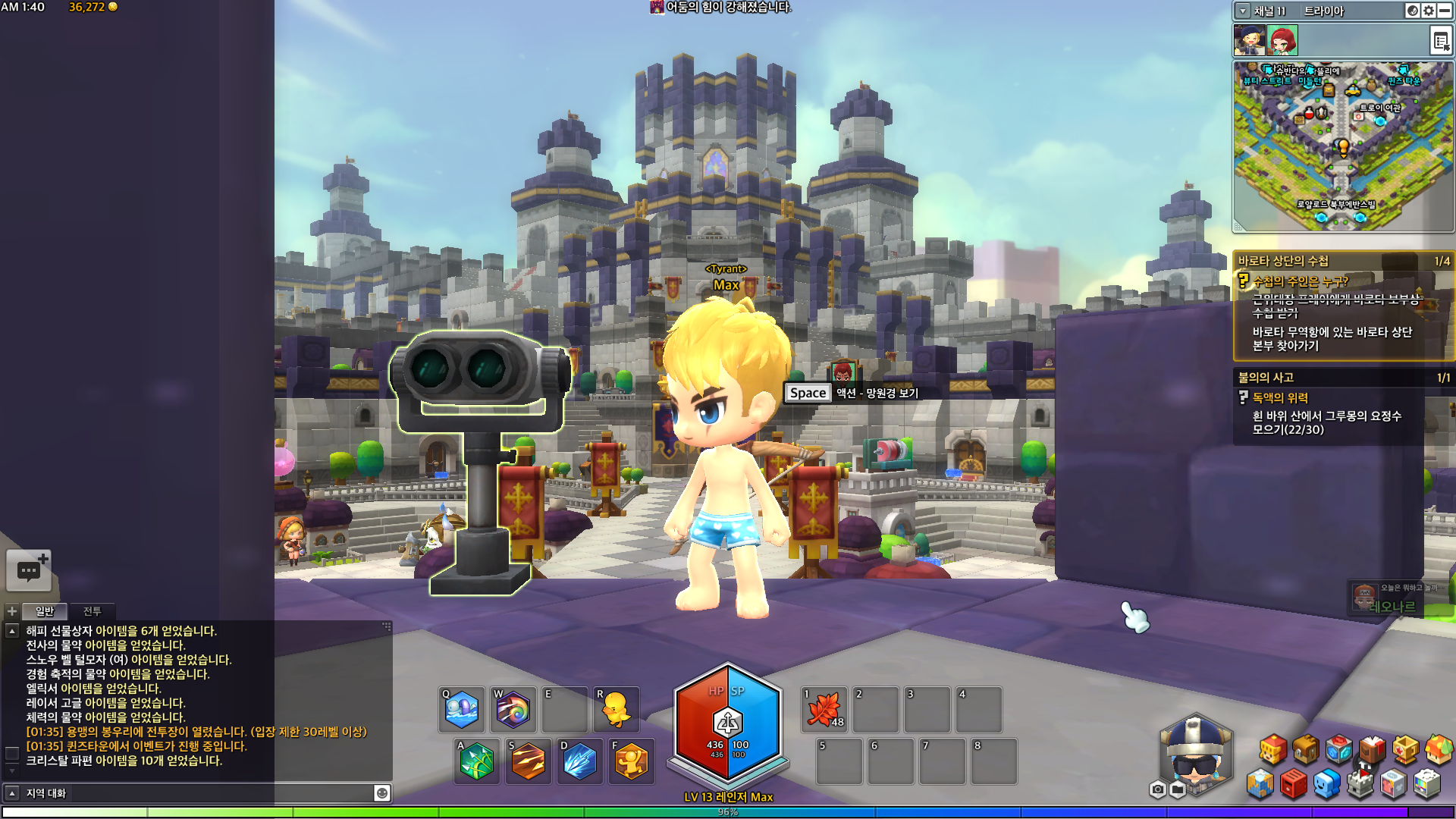The width and height of the screenshot is (1456, 819).
Task: Select the 일반 chat tab
Action: pos(45,611)
